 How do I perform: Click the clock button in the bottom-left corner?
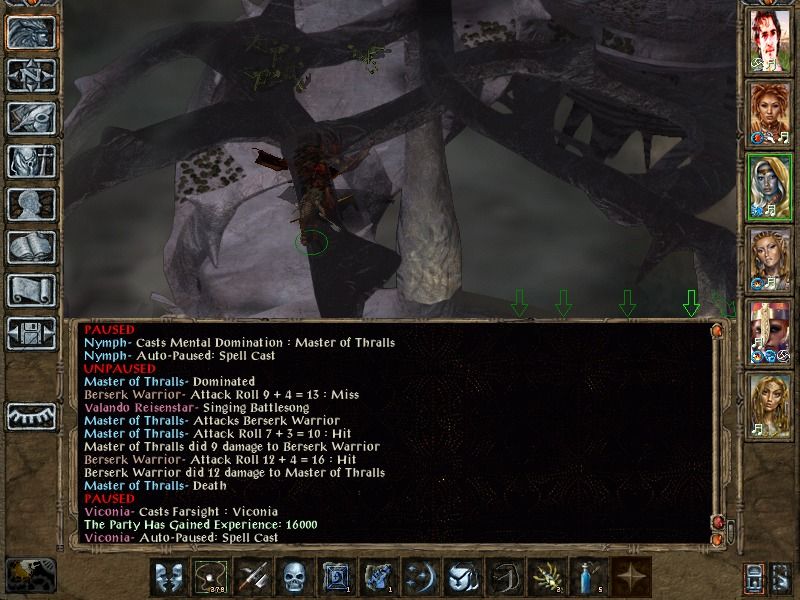(28, 574)
